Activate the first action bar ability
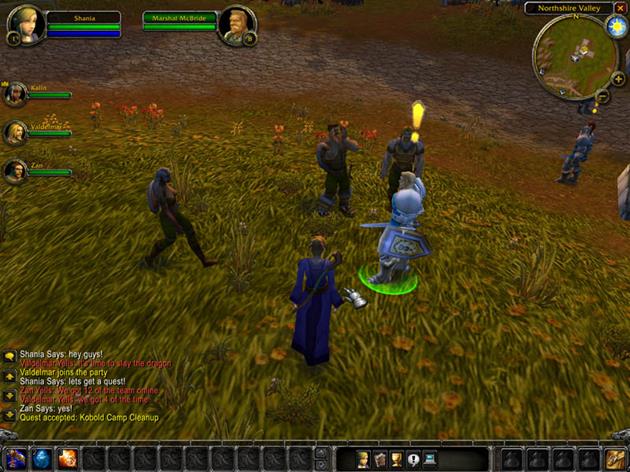The image size is (630, 472). (x=15, y=459)
